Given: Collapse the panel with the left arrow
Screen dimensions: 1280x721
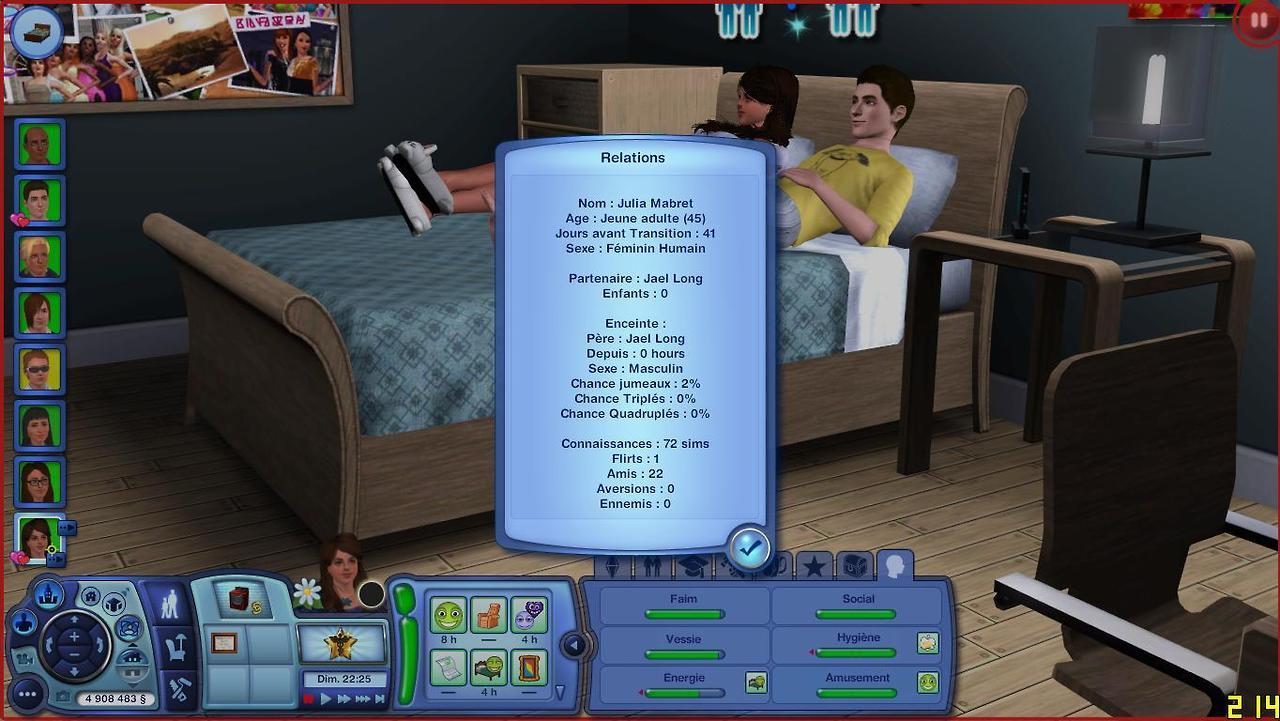Looking at the screenshot, I should click(574, 645).
